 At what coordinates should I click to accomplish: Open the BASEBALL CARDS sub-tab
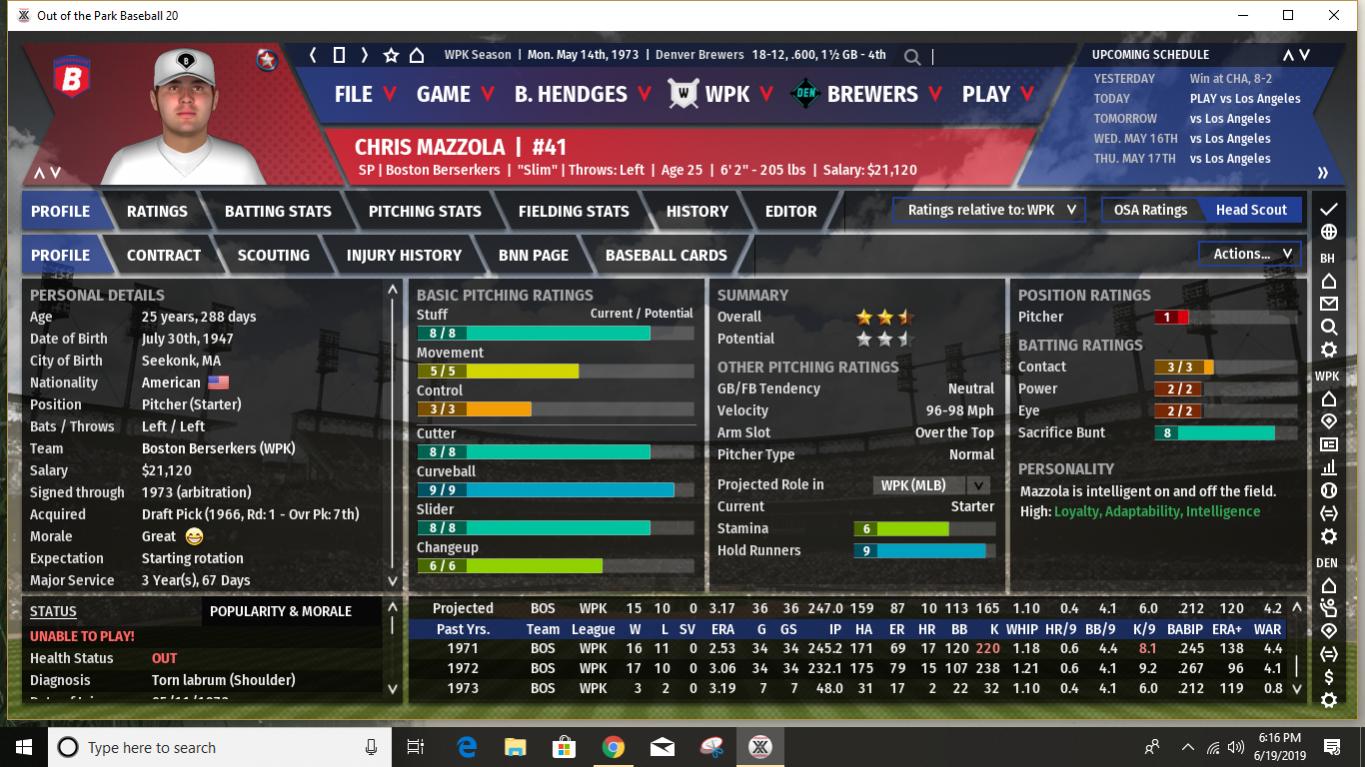pos(666,255)
